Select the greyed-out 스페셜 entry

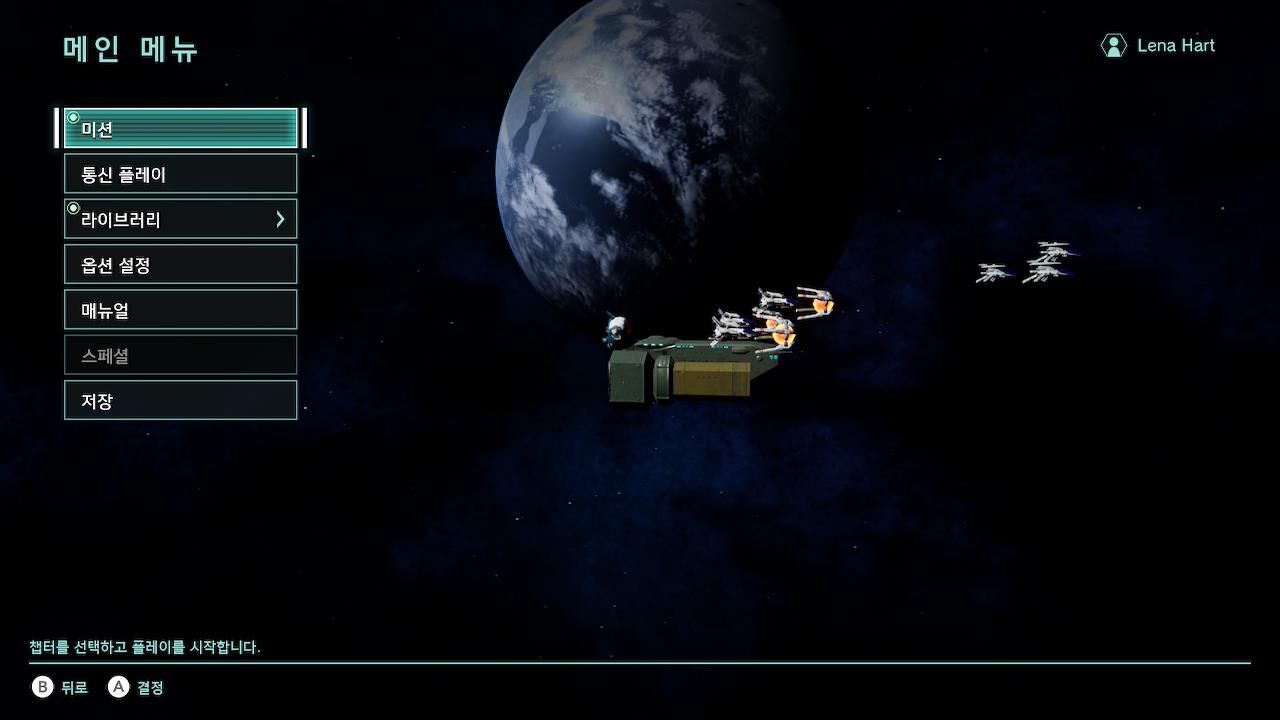pos(180,355)
